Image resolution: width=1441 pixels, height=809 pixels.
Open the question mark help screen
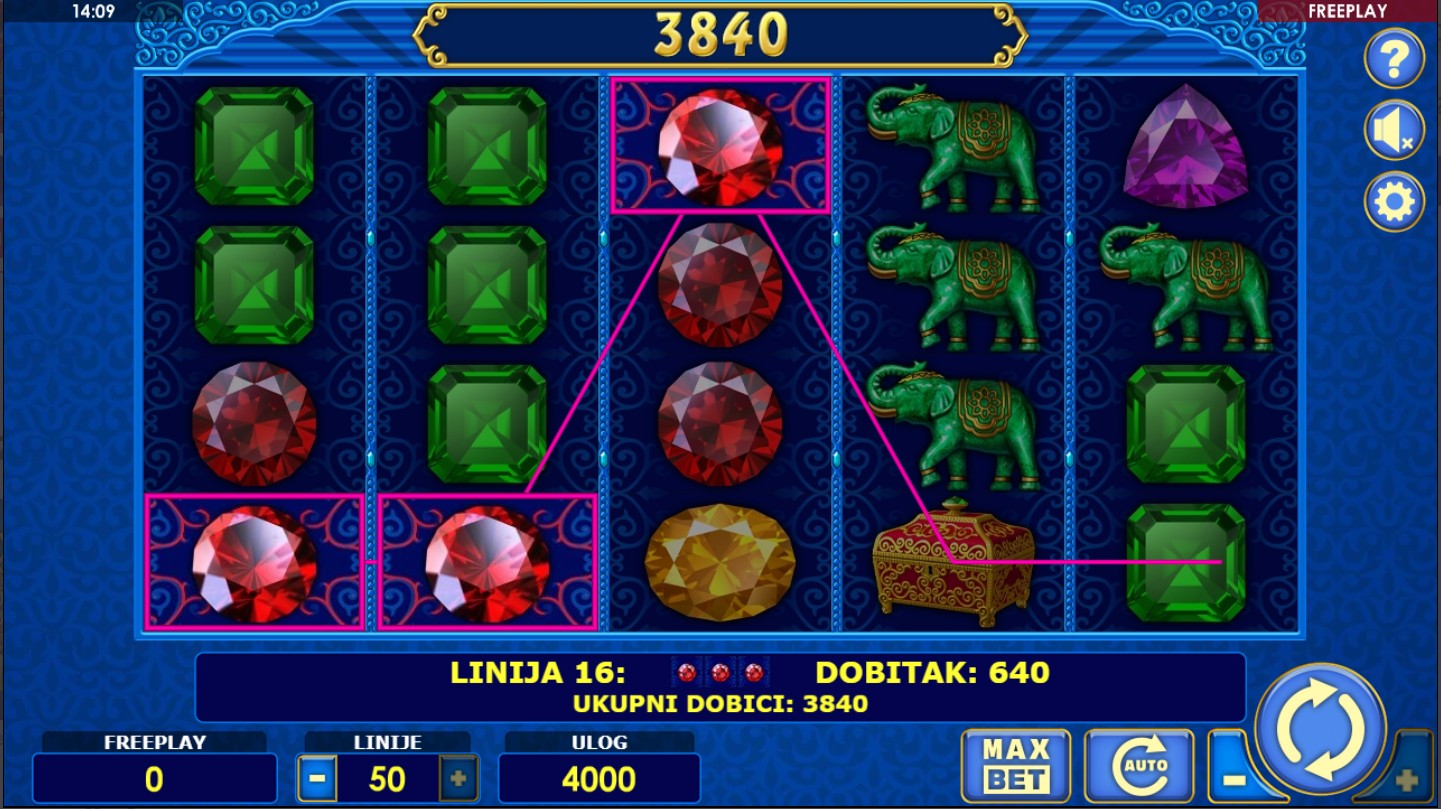click(1394, 59)
